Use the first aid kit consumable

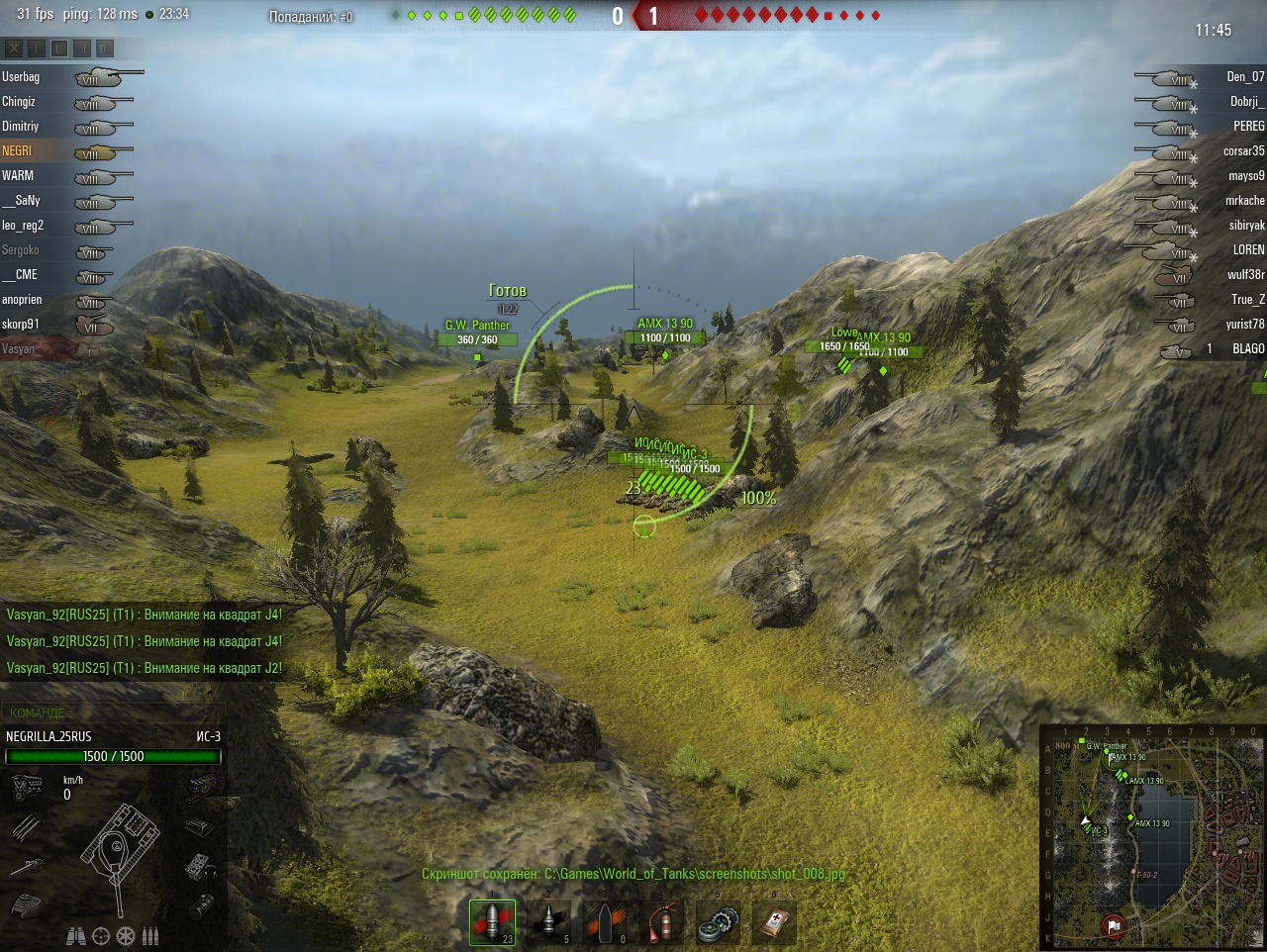(774, 922)
